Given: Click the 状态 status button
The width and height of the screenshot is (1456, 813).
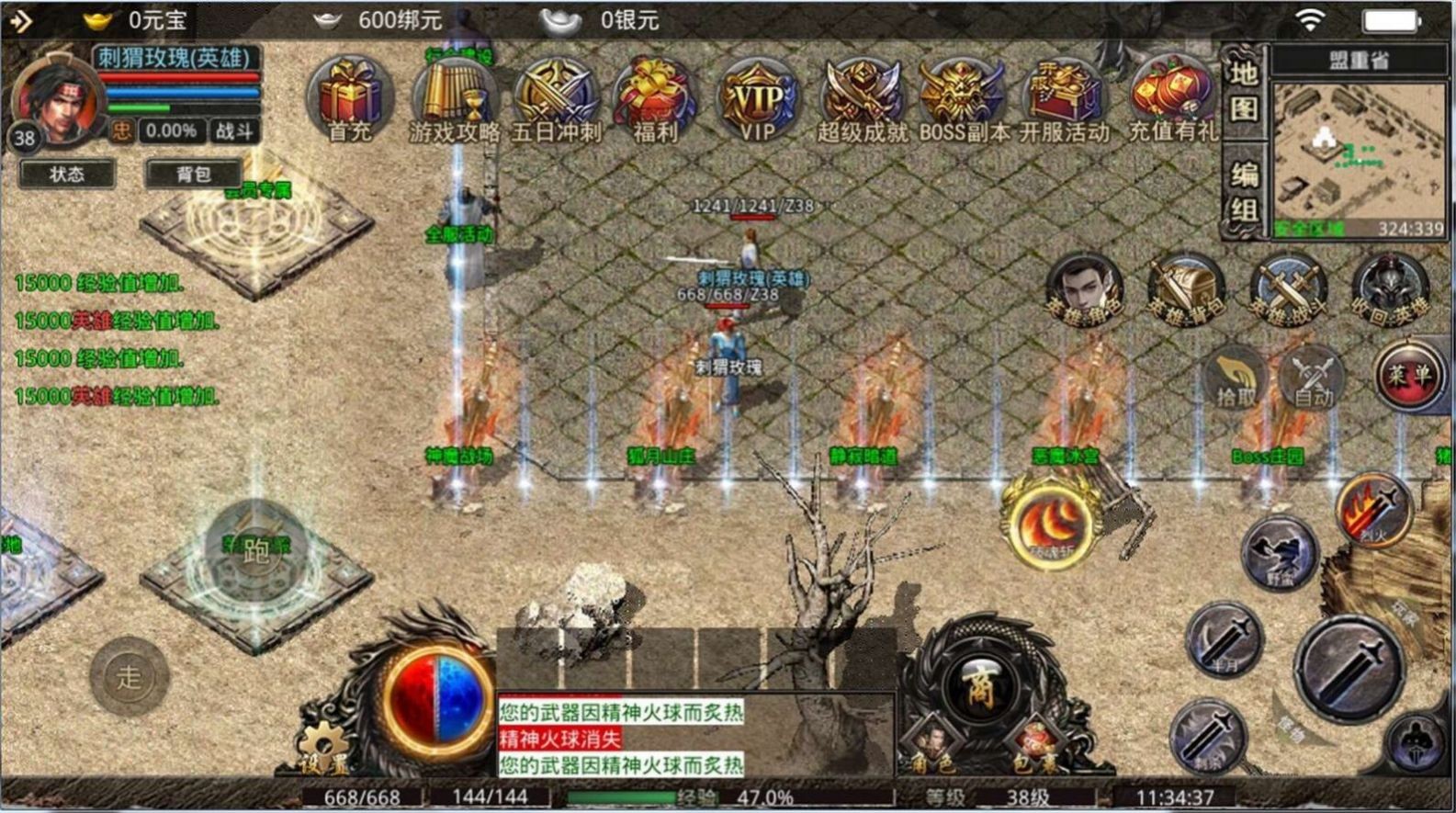Looking at the screenshot, I should click(67, 174).
